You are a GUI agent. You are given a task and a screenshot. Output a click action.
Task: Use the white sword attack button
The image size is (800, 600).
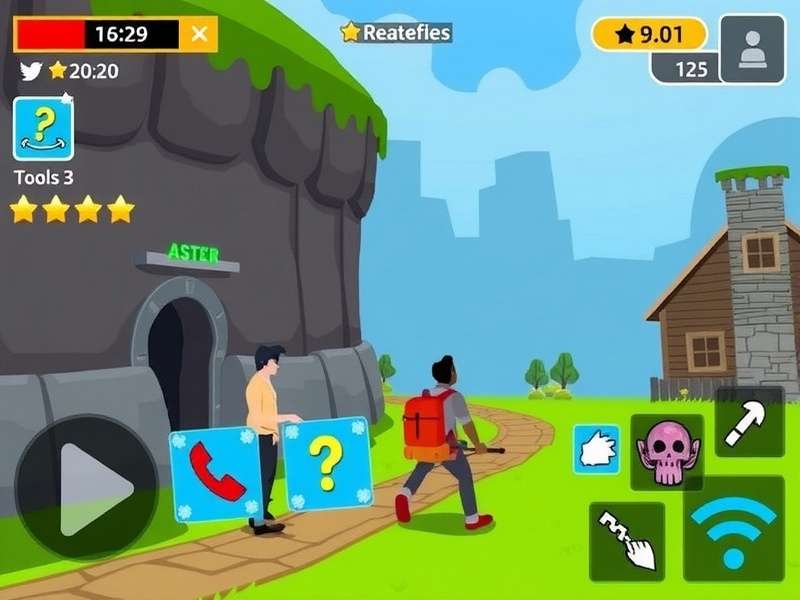(749, 422)
